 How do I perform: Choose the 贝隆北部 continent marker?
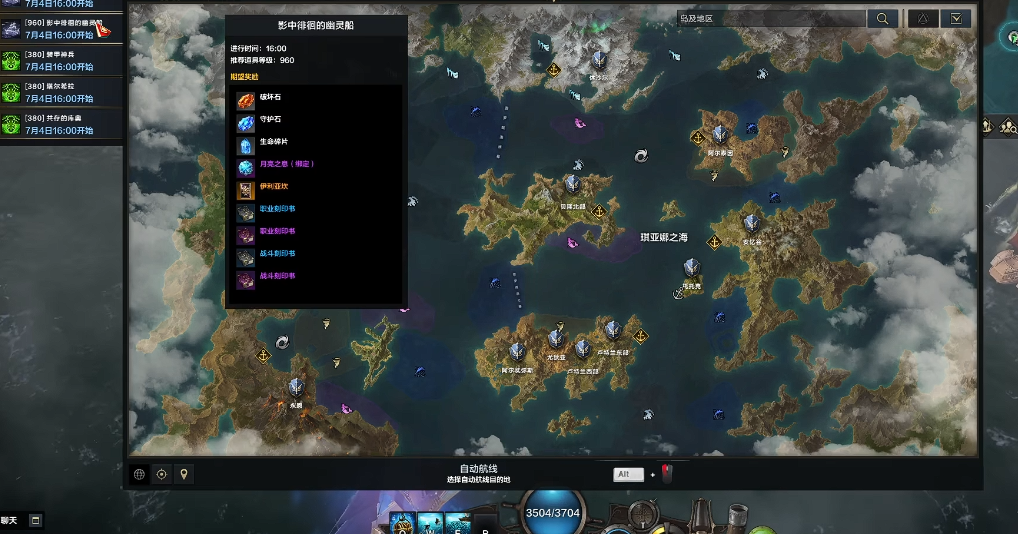(x=572, y=185)
